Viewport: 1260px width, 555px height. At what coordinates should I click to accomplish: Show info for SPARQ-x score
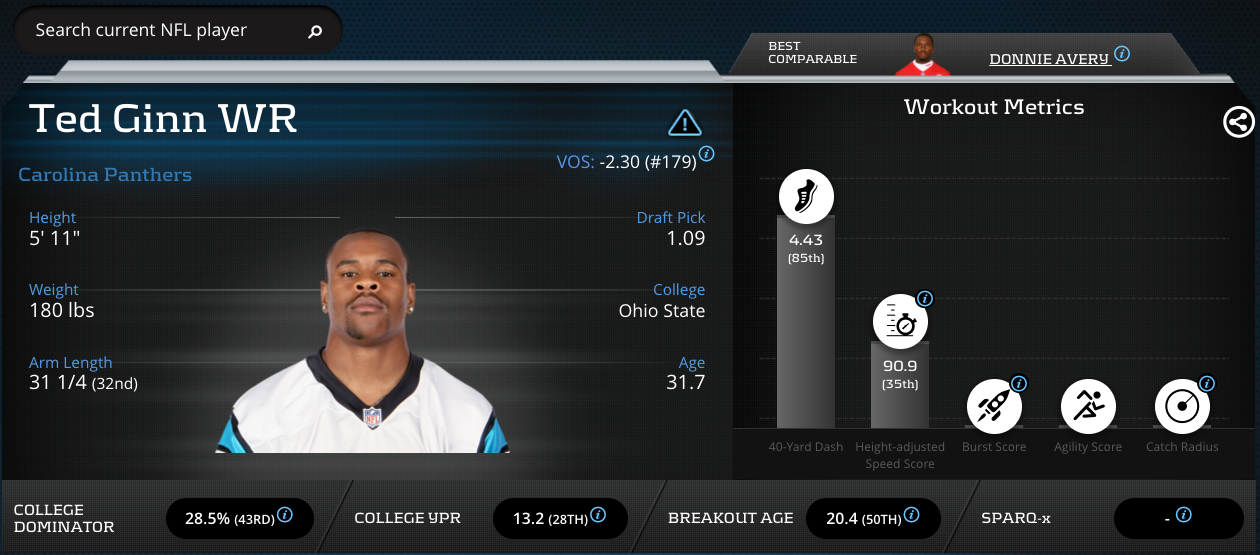coord(1184,515)
